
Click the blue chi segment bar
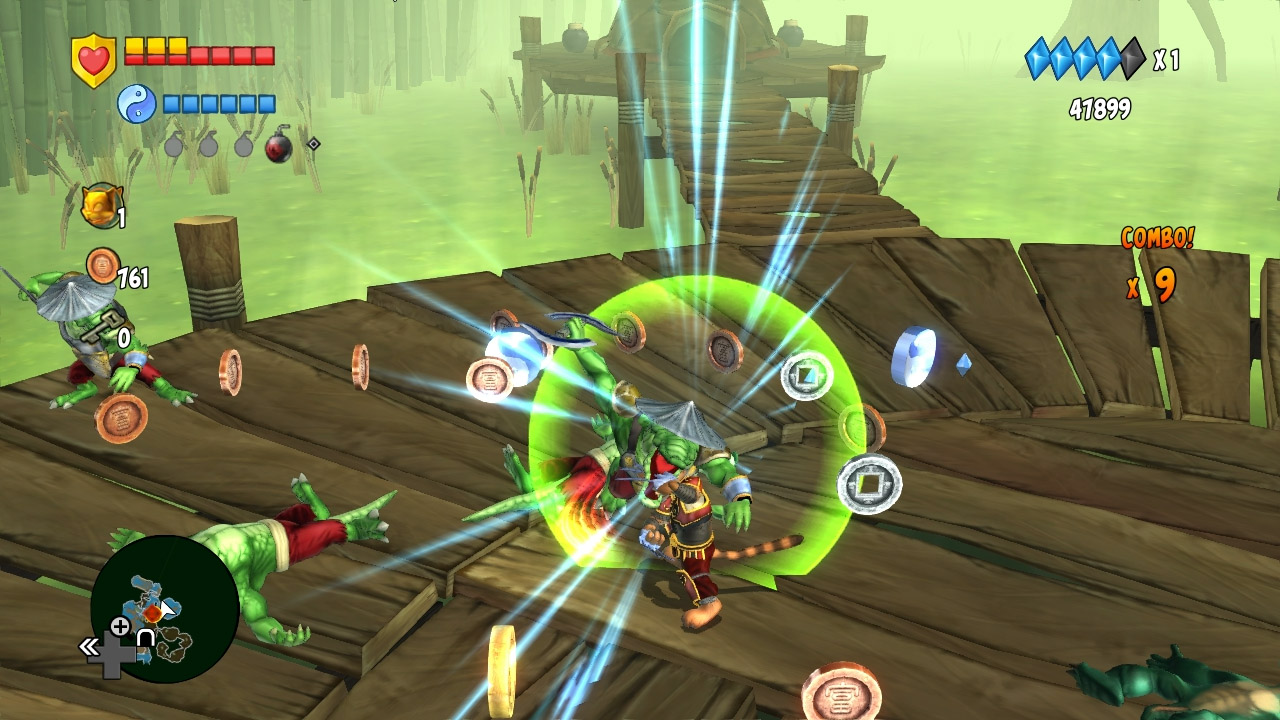point(218,103)
